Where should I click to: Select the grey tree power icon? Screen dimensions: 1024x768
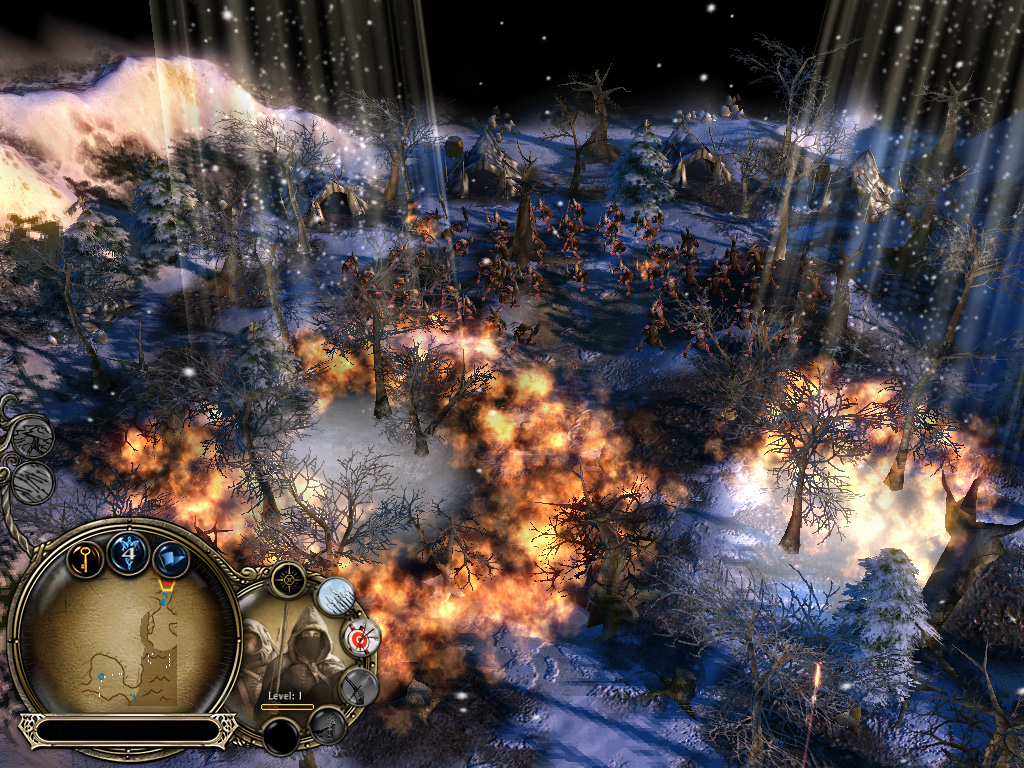pos(34,436)
